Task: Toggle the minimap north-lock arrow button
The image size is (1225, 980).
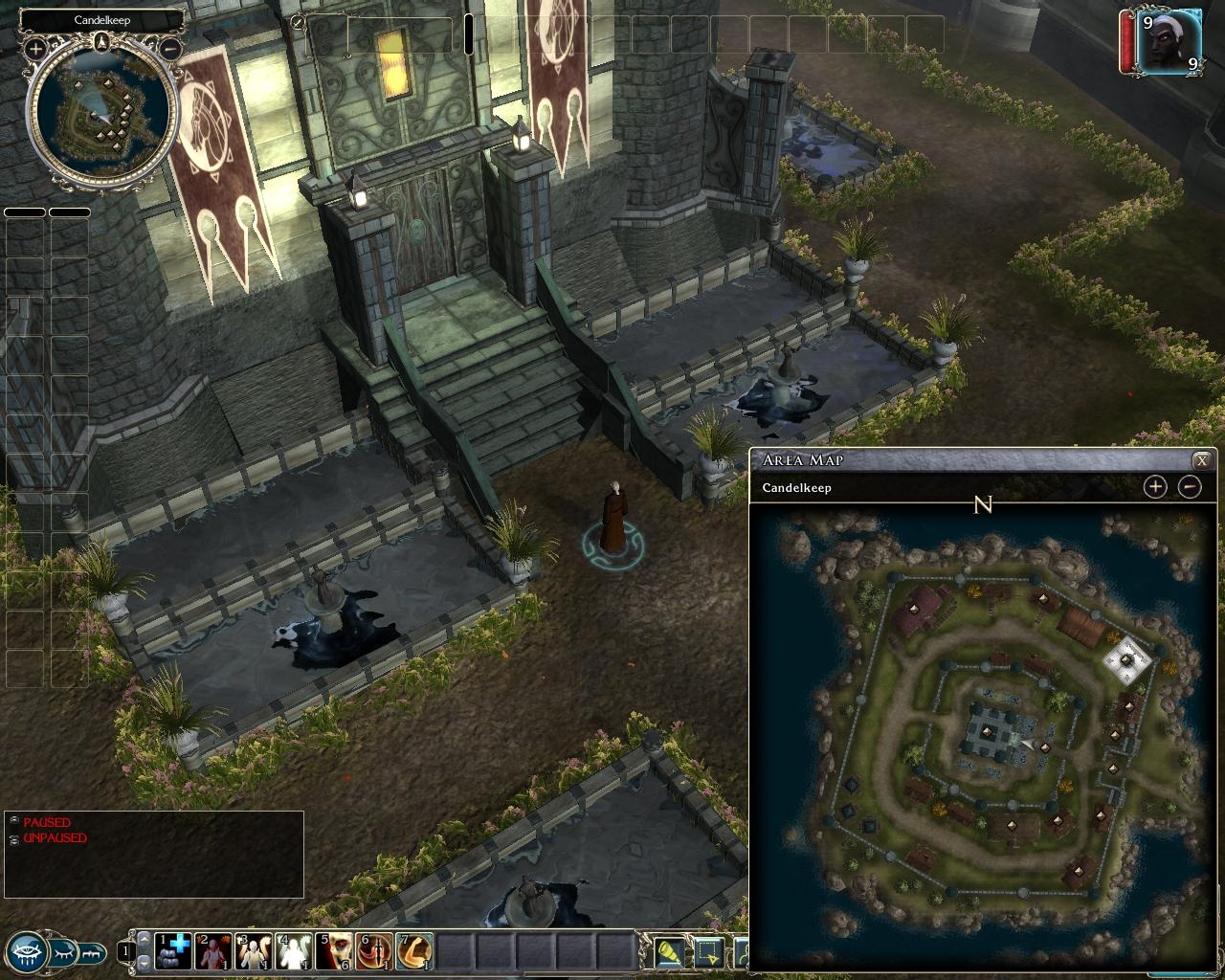Action: click(101, 41)
